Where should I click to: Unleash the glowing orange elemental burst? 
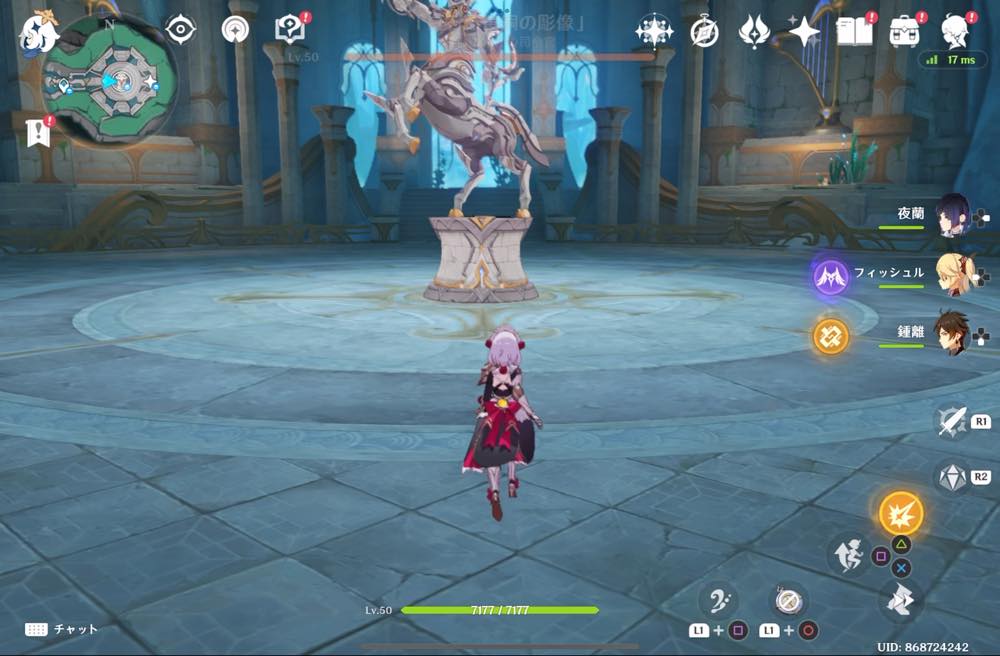pos(901,514)
